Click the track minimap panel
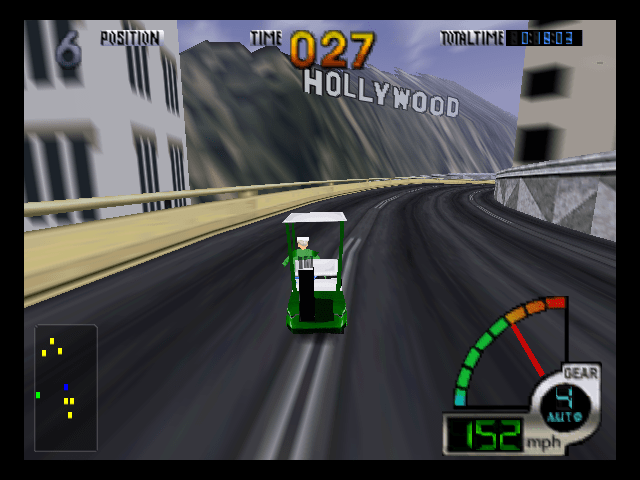This screenshot has width=640, height=480. [x=66, y=388]
